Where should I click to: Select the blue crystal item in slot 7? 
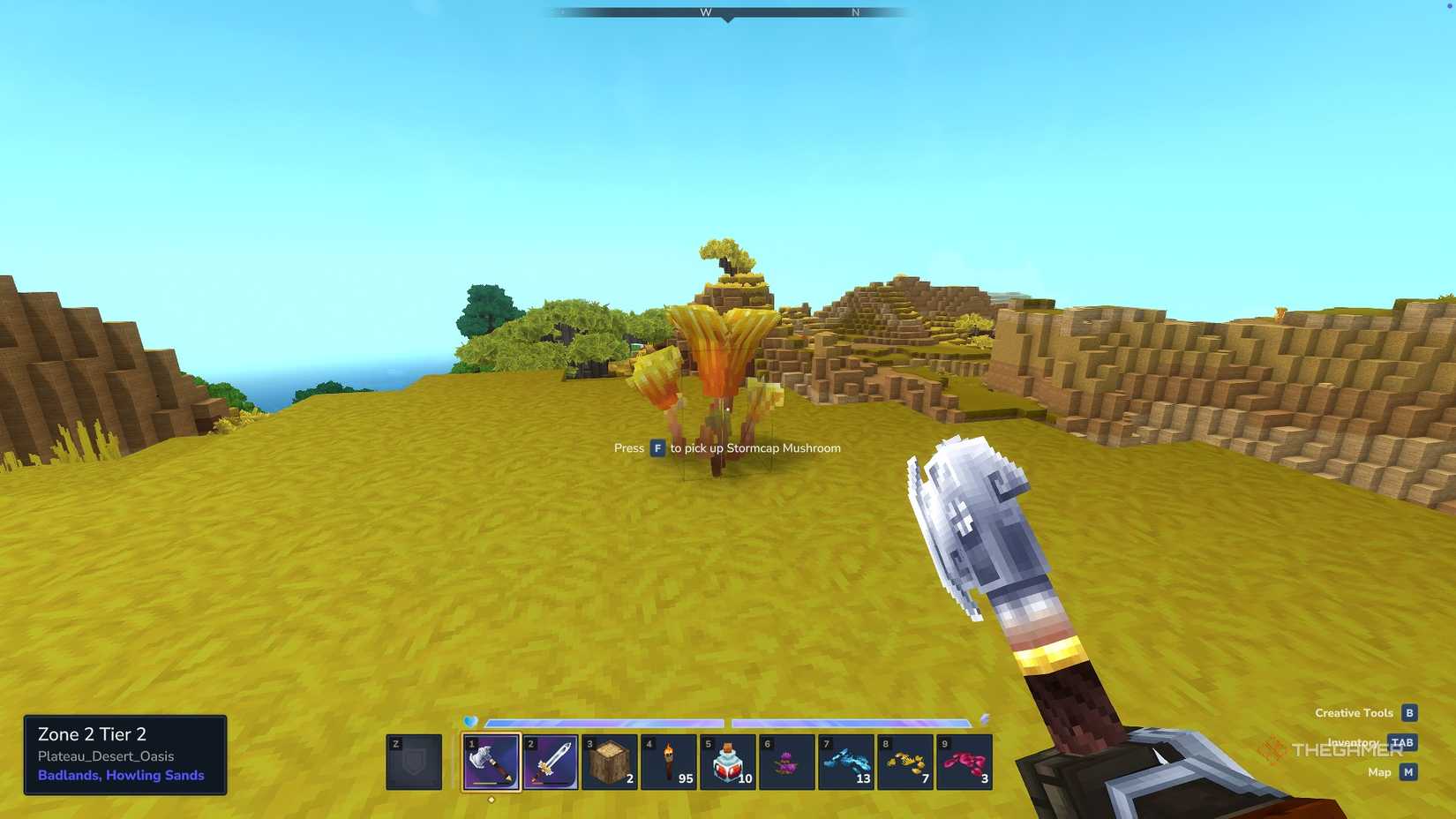pos(848,762)
